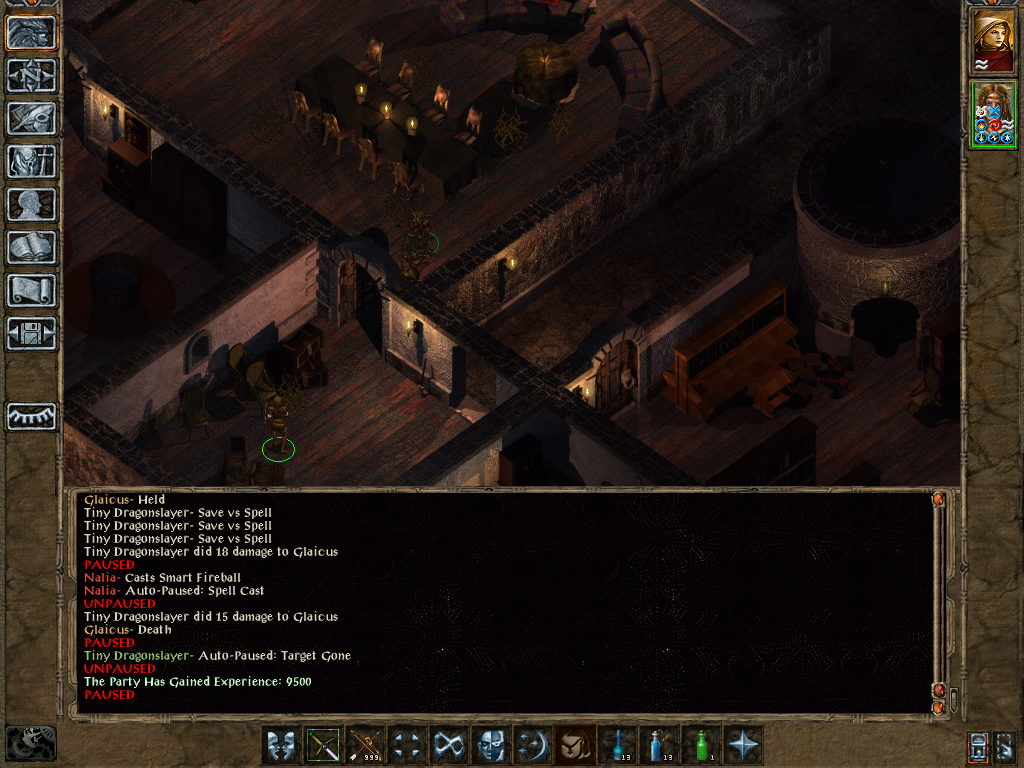Click the closed-eye rest button
This screenshot has width=1024, height=768.
pos(32,416)
